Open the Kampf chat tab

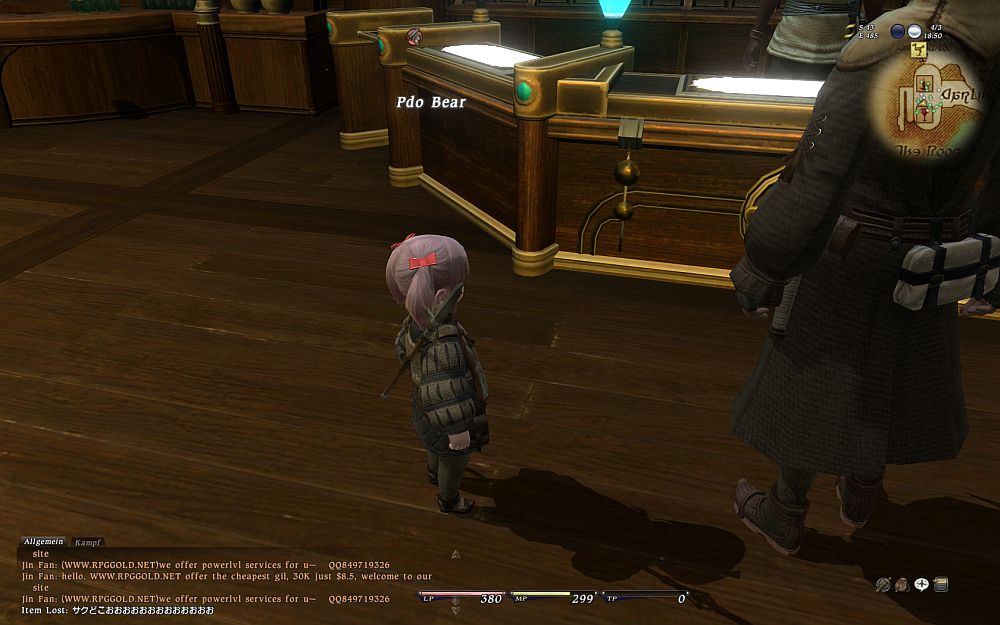pyautogui.click(x=88, y=542)
